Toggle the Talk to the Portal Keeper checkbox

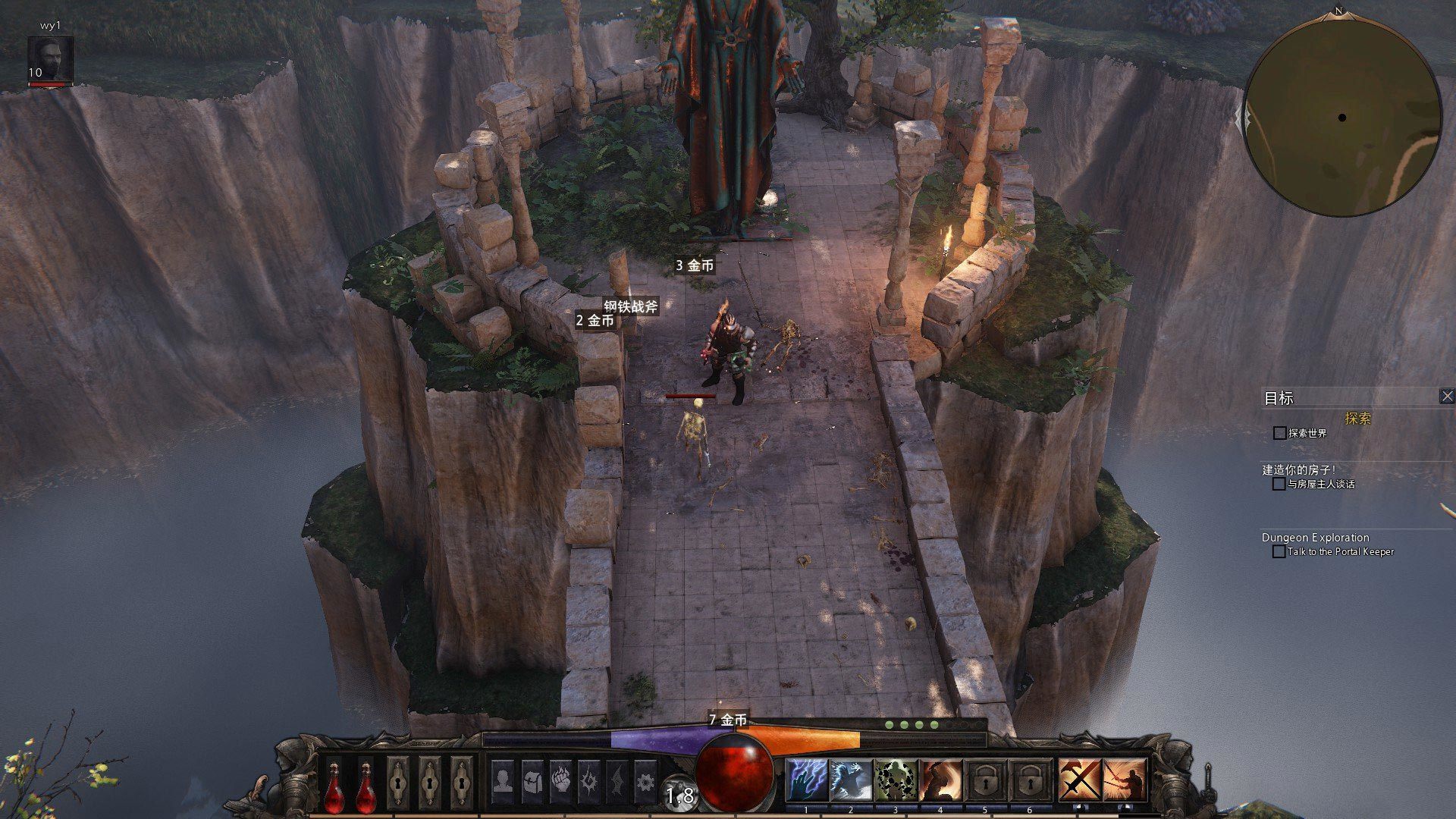pos(1279,551)
